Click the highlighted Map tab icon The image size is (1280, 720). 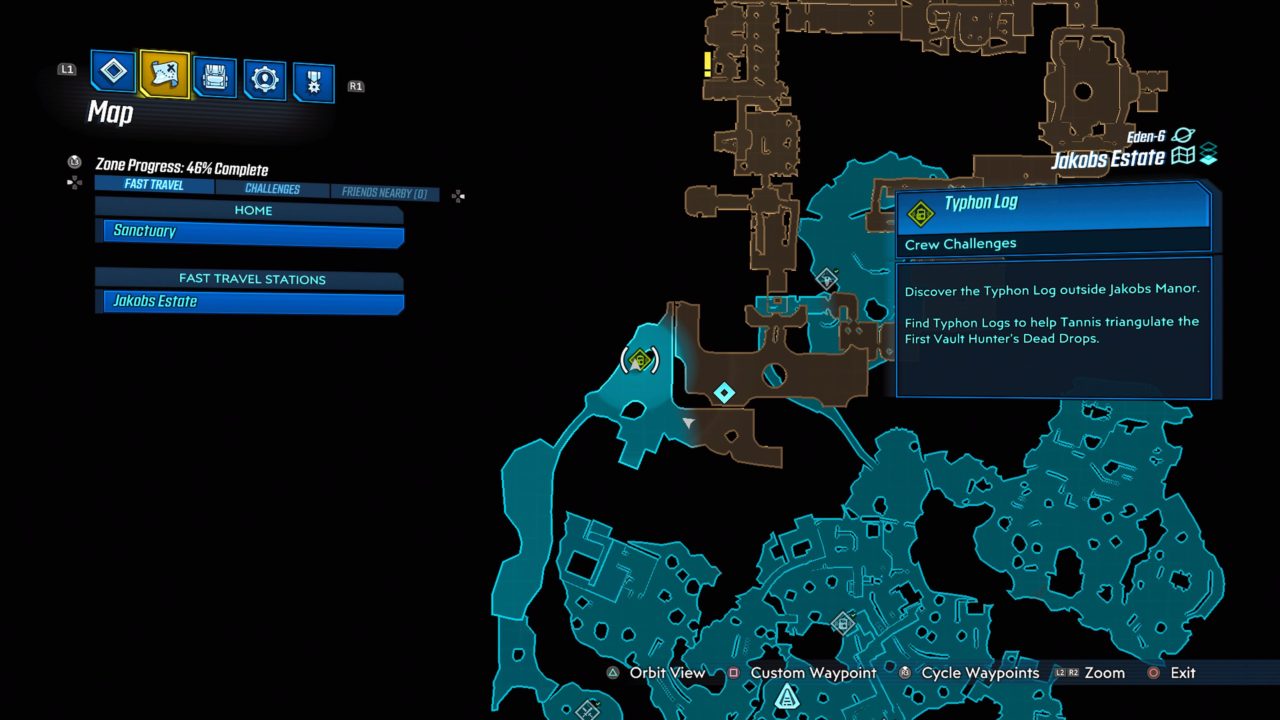(163, 73)
